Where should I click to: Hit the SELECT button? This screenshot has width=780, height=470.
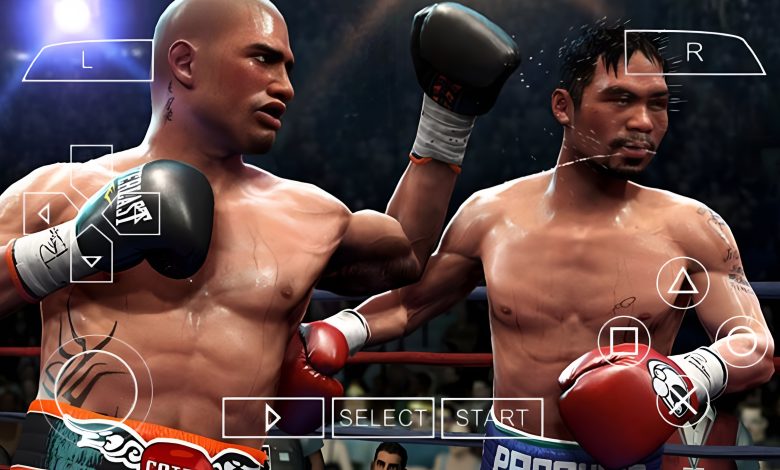click(383, 418)
